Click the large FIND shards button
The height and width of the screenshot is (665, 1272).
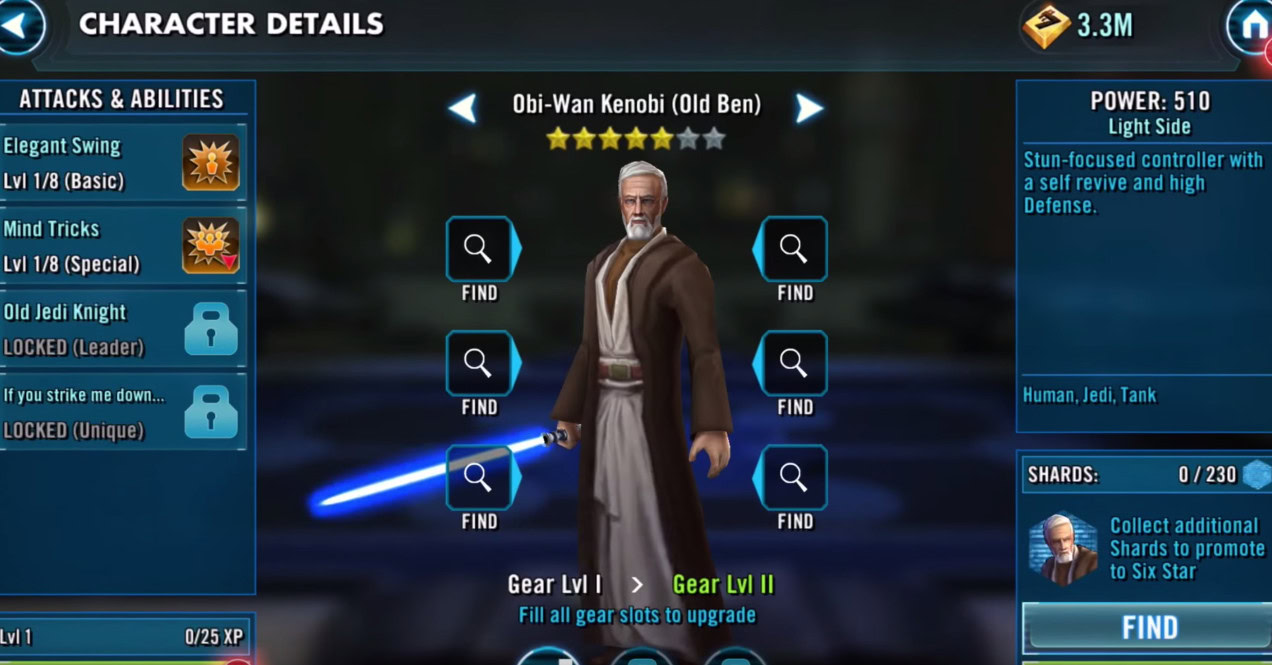coord(1148,628)
